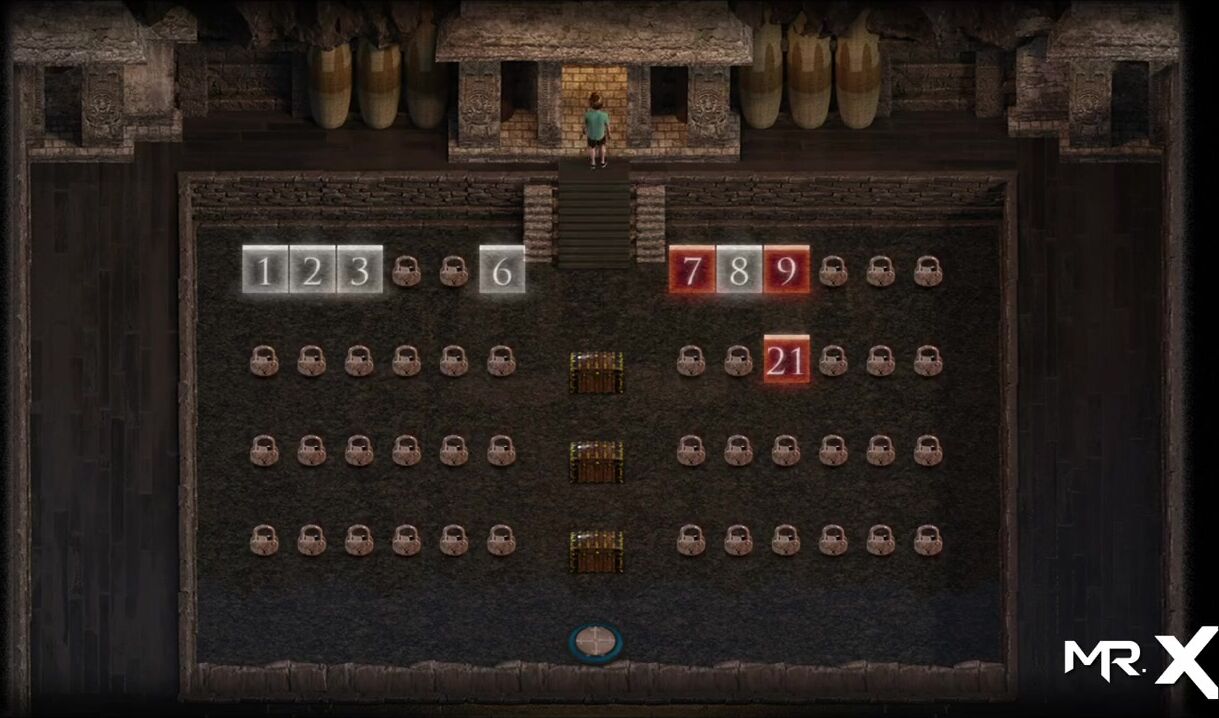Select the number 6 tile
The width and height of the screenshot is (1219, 718).
pos(502,270)
